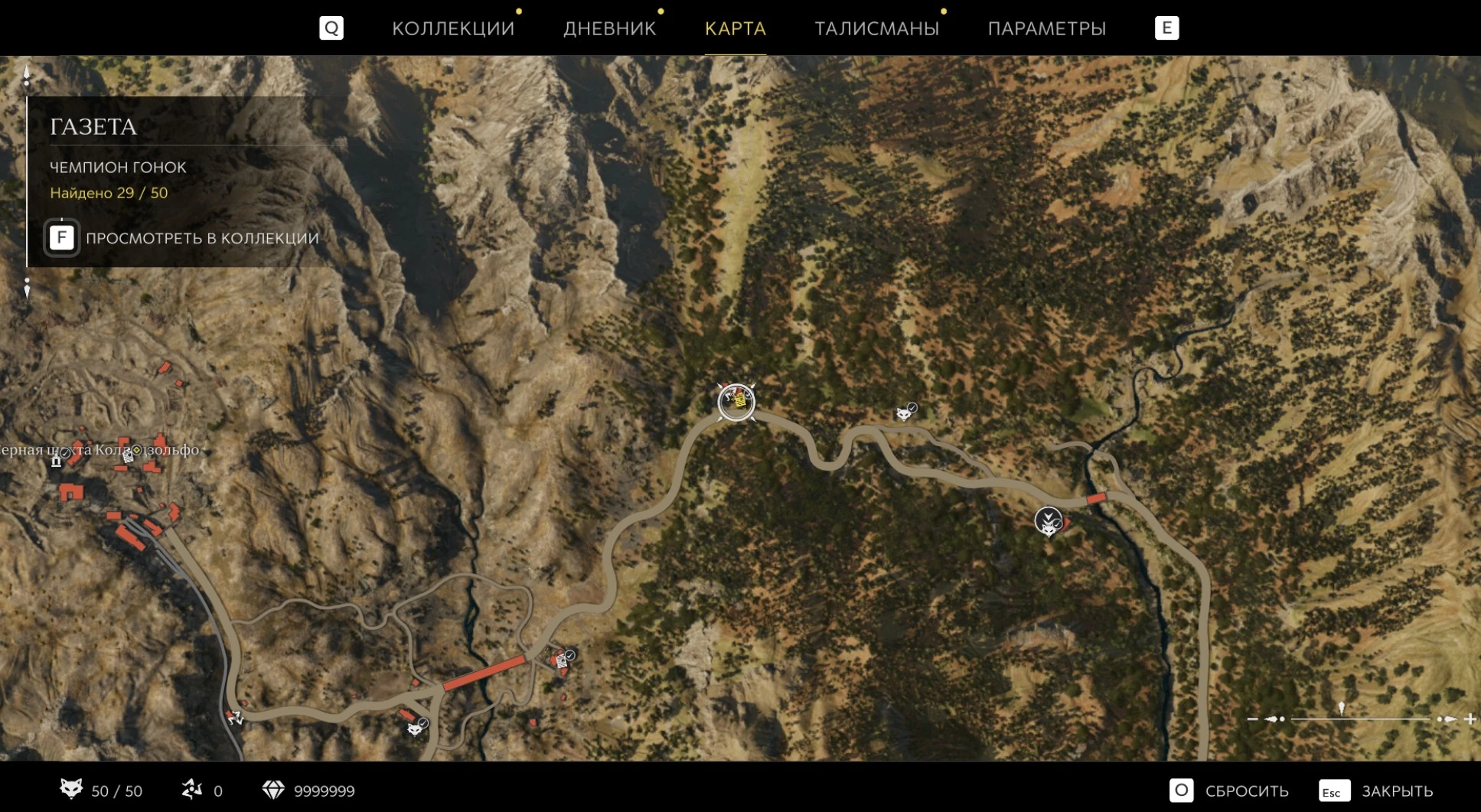Click the map zoom slider handle
This screenshot has height=812, width=1481.
[1341, 709]
